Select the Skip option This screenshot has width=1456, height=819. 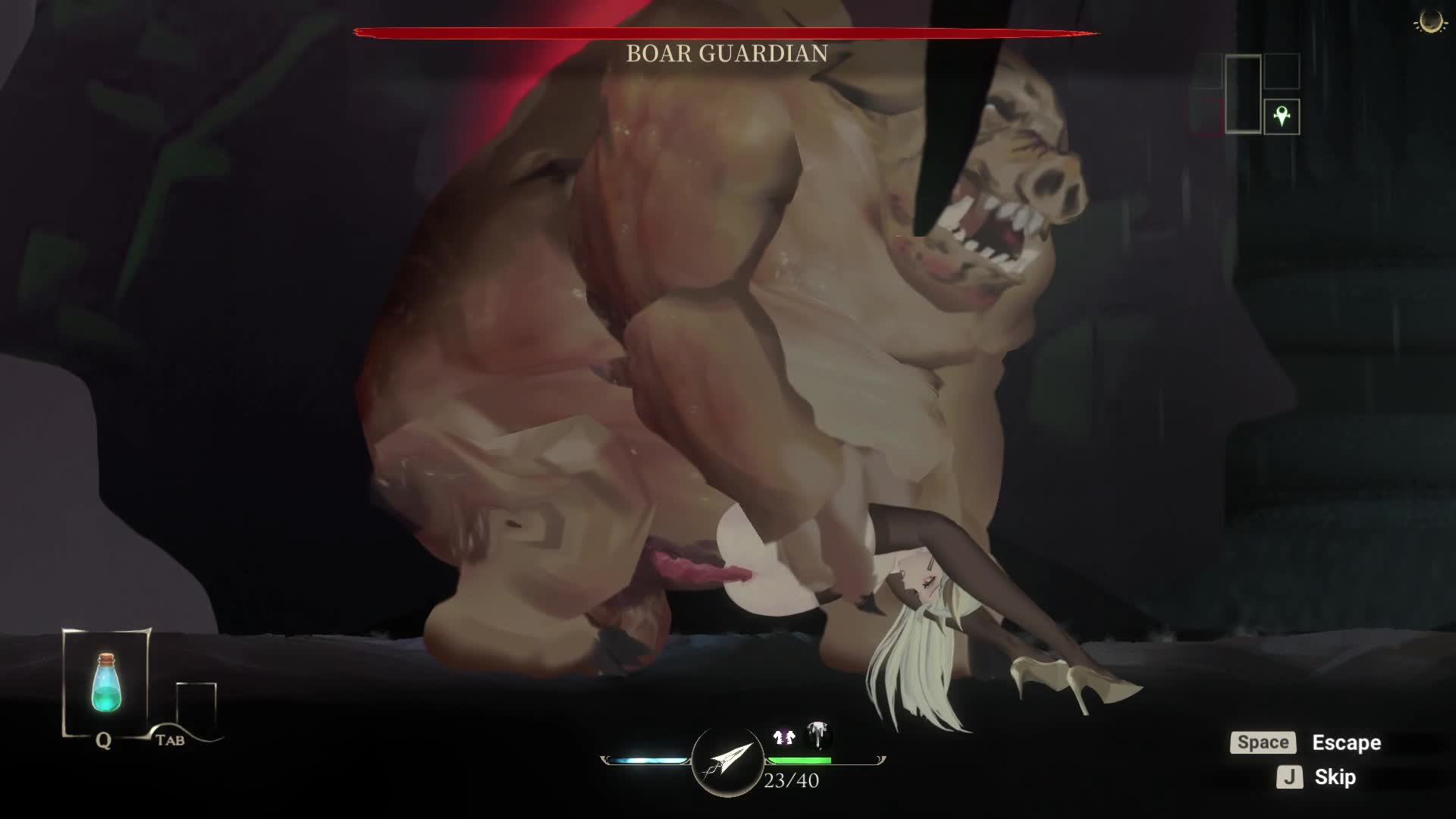point(1335,777)
